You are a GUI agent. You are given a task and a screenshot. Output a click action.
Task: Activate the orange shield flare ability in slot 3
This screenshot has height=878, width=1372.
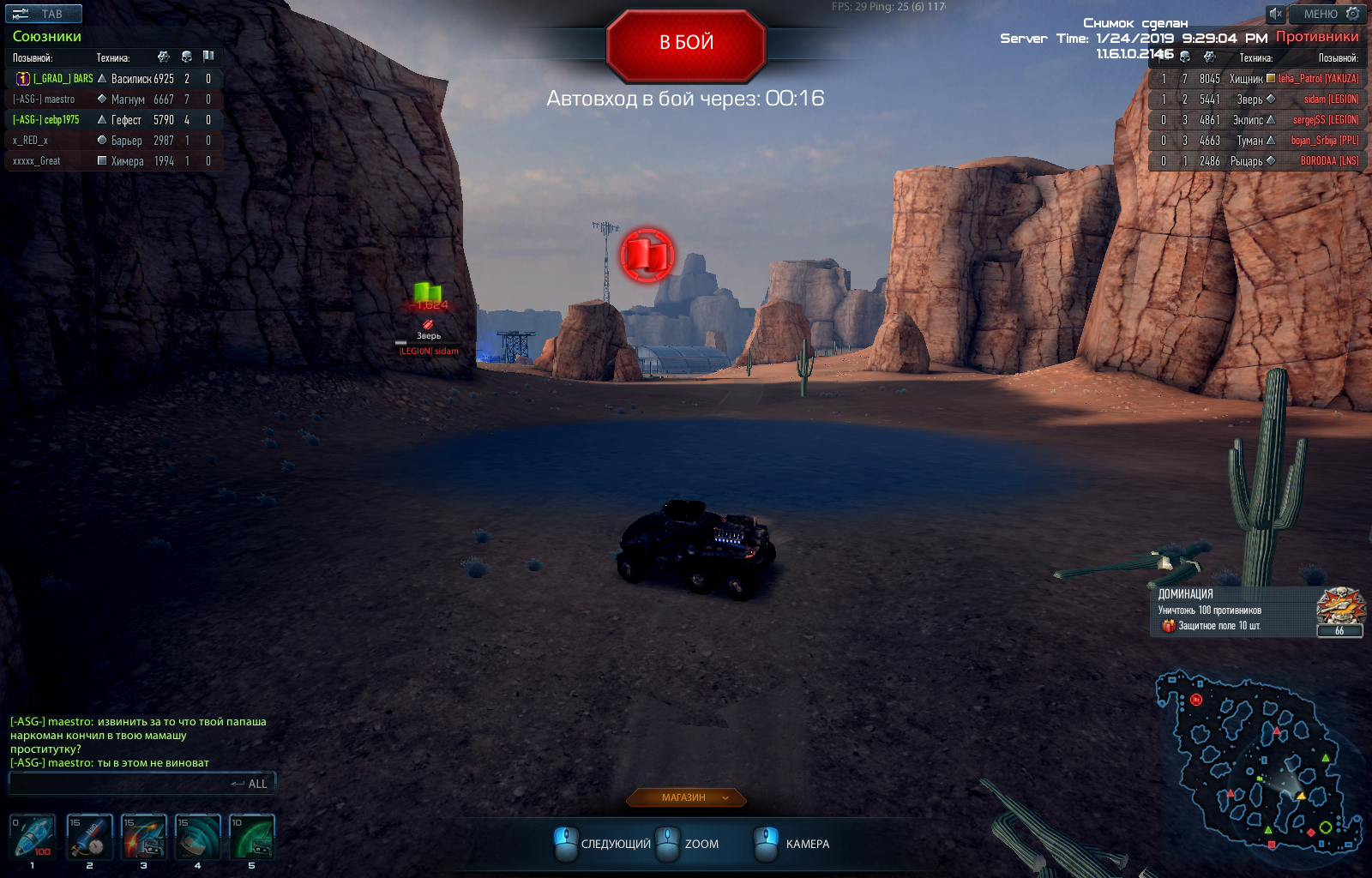143,836
